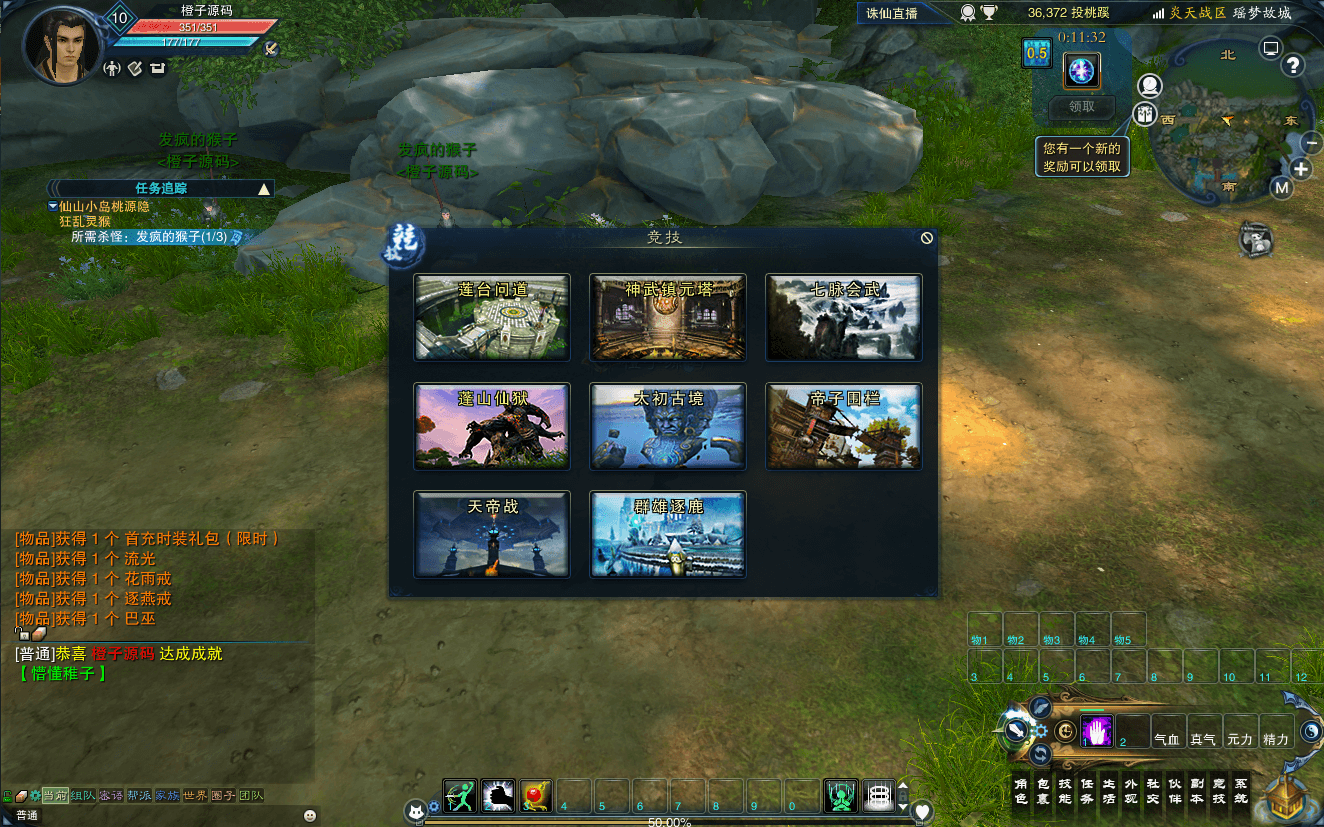Viewport: 1324px width, 827px height.
Task: Switch to the 团队 chat tab
Action: (x=250, y=795)
